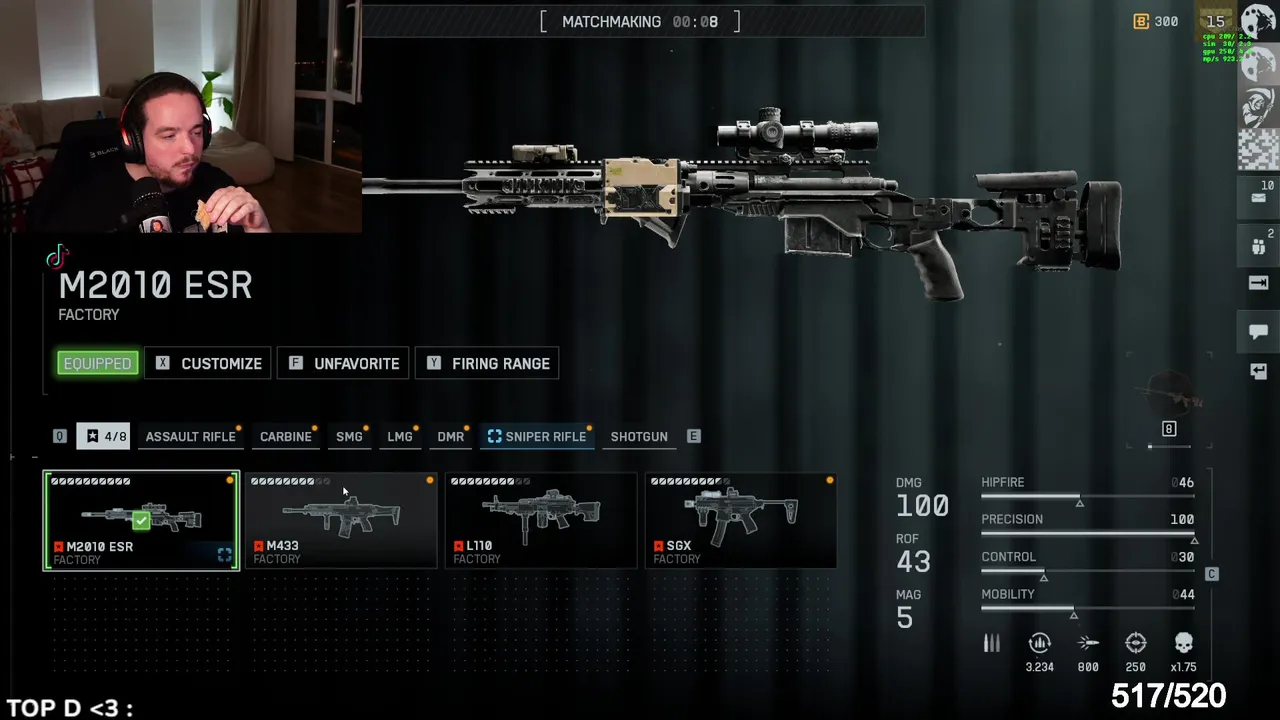The image size is (1280, 720).
Task: View the Shotgun category
Action: click(x=638, y=437)
